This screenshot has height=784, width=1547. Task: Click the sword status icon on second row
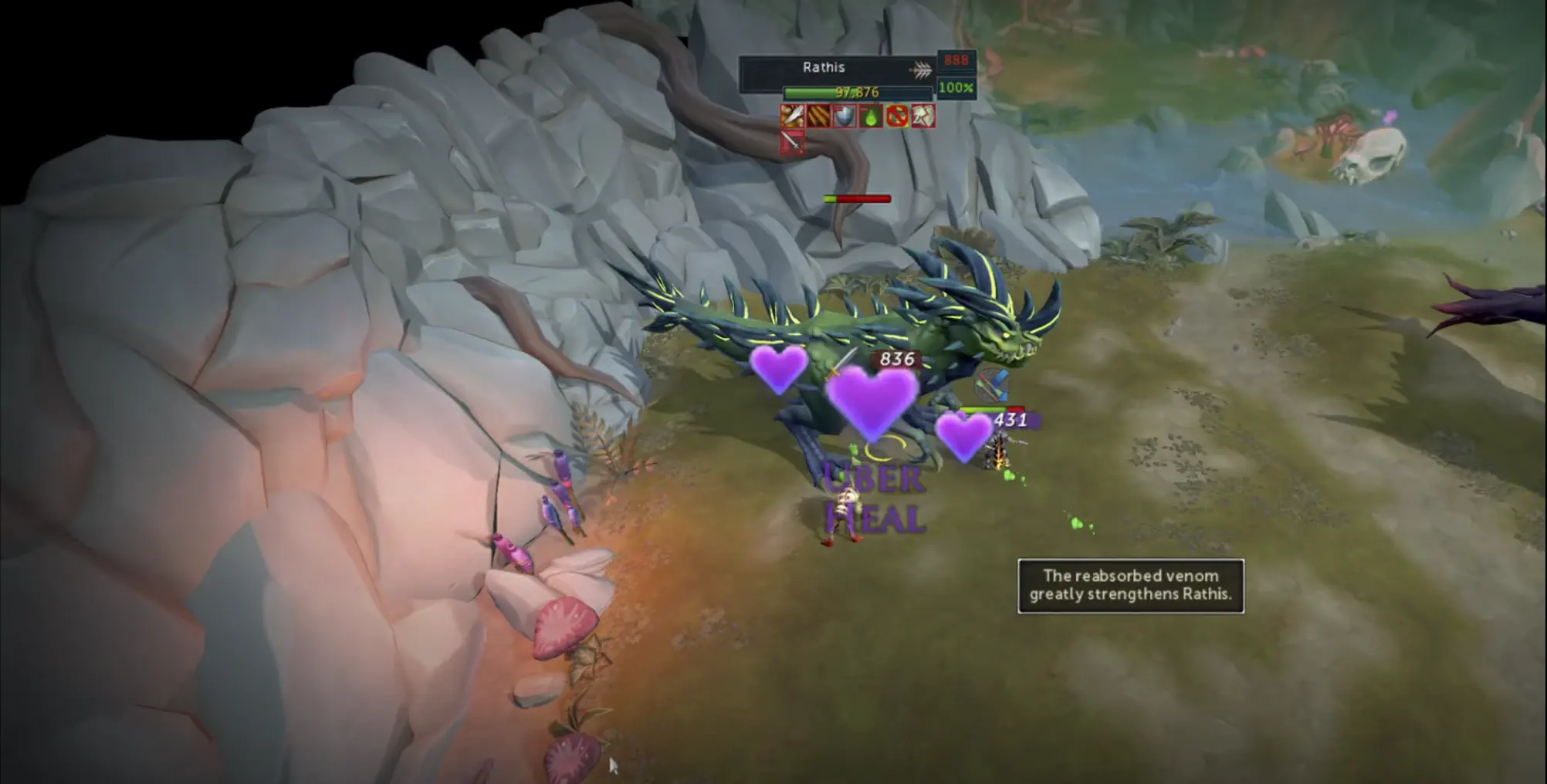tap(792, 143)
